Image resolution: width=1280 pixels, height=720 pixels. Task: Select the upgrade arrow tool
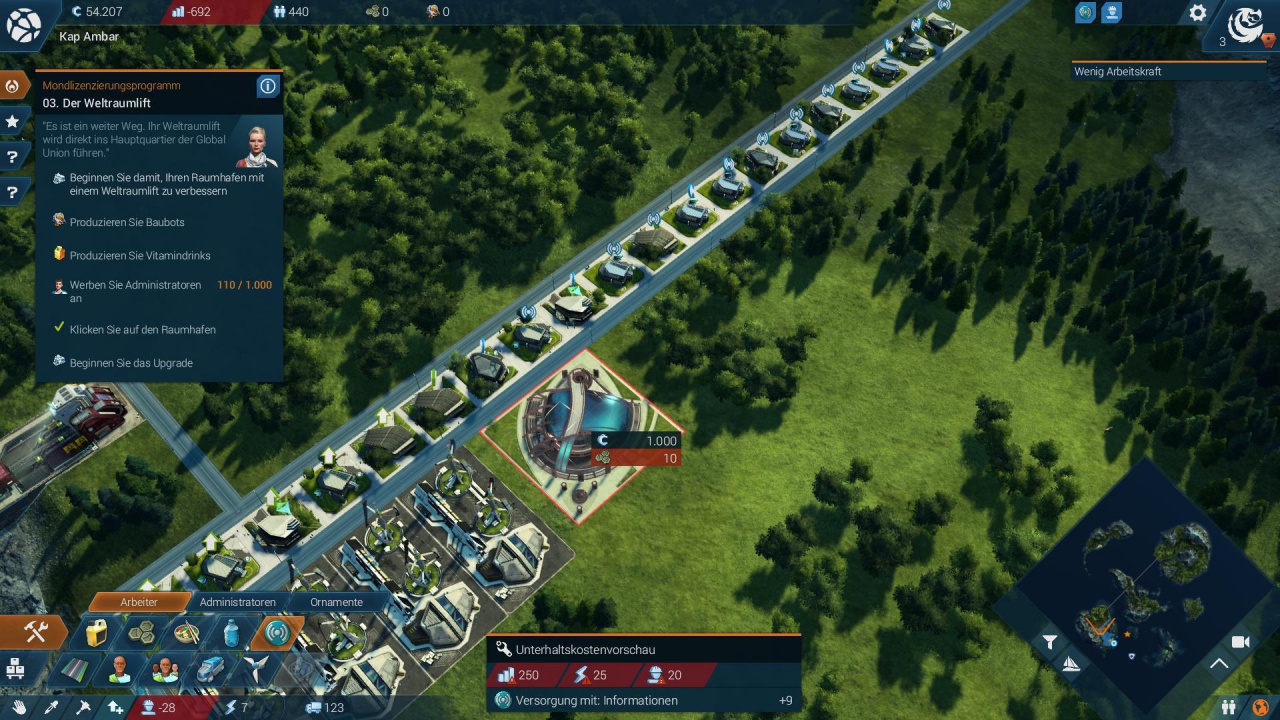click(x=115, y=708)
